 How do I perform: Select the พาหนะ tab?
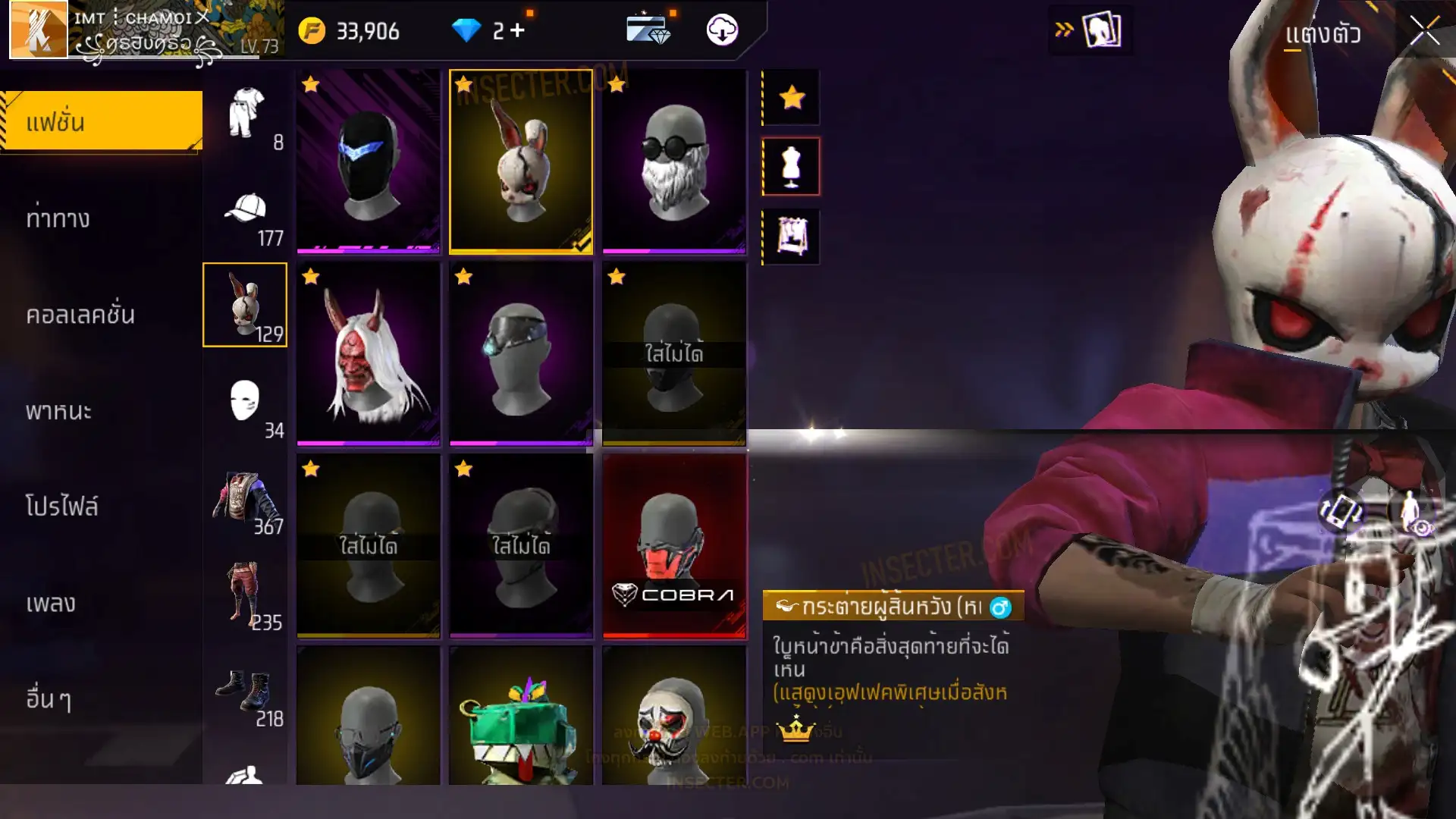(102, 411)
